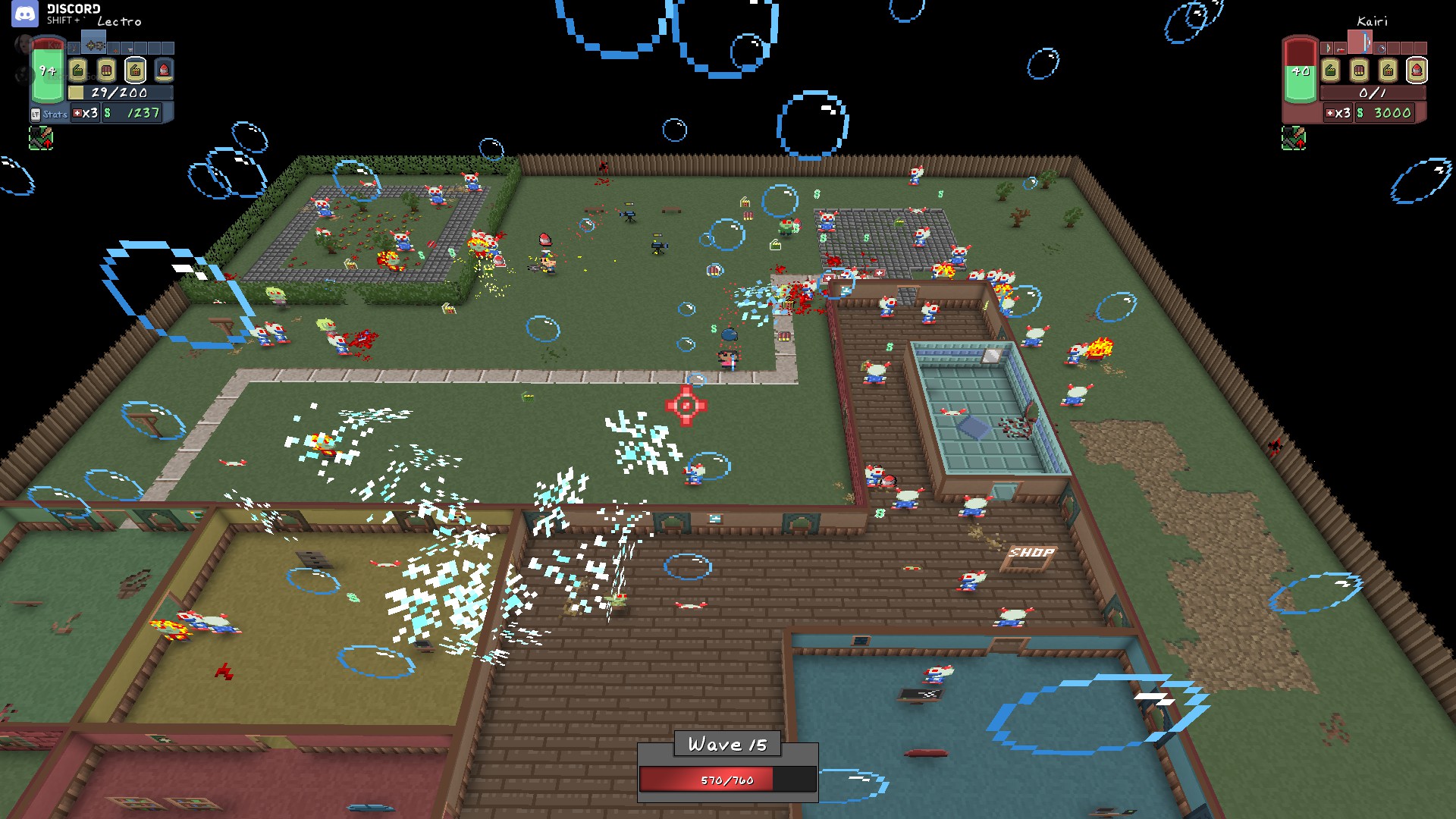
Task: Select Lectro's bullet box ammo icon
Action: pos(106,70)
